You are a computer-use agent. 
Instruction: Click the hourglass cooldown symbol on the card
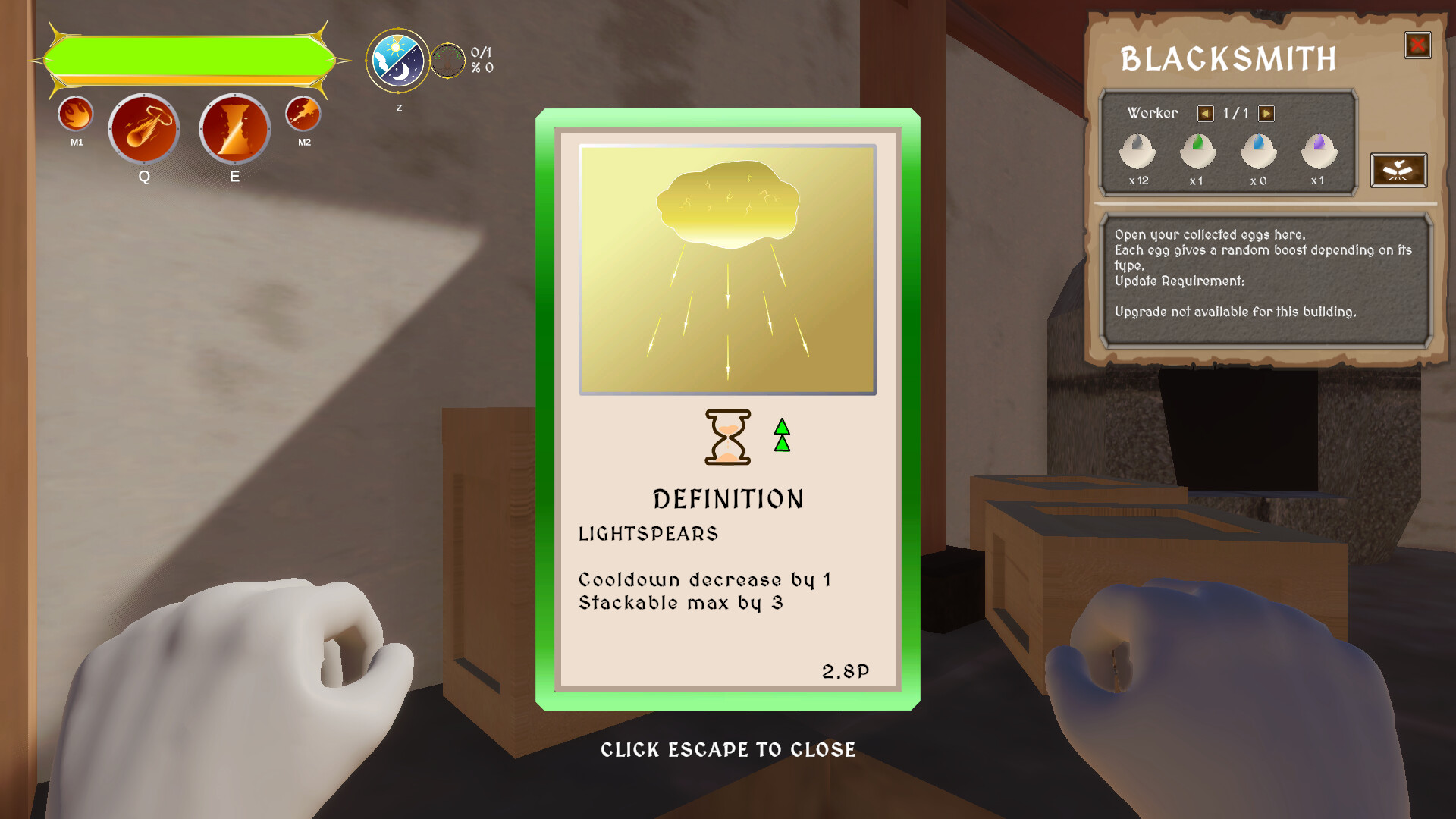click(727, 438)
